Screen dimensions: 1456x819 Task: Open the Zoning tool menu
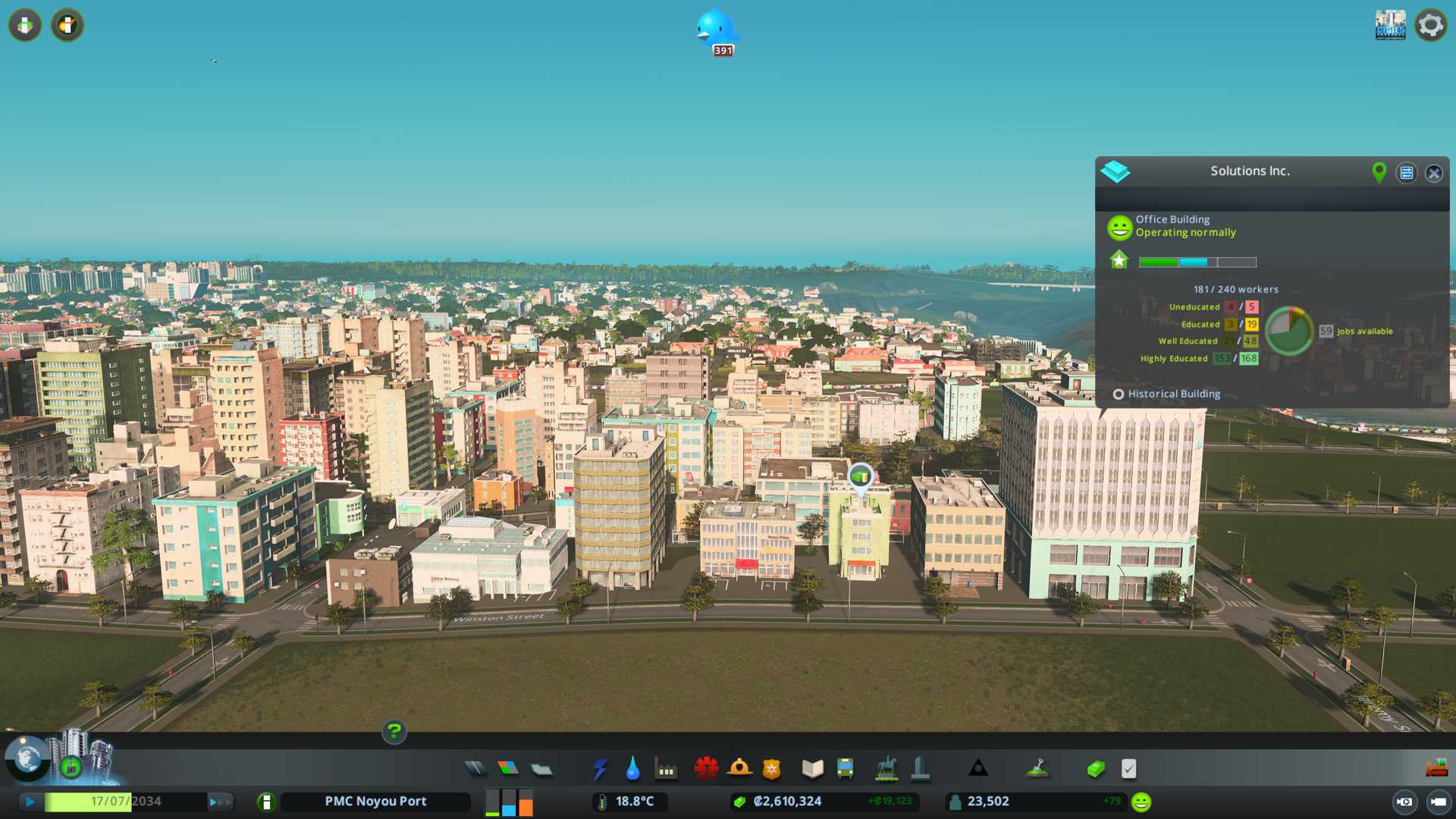508,769
